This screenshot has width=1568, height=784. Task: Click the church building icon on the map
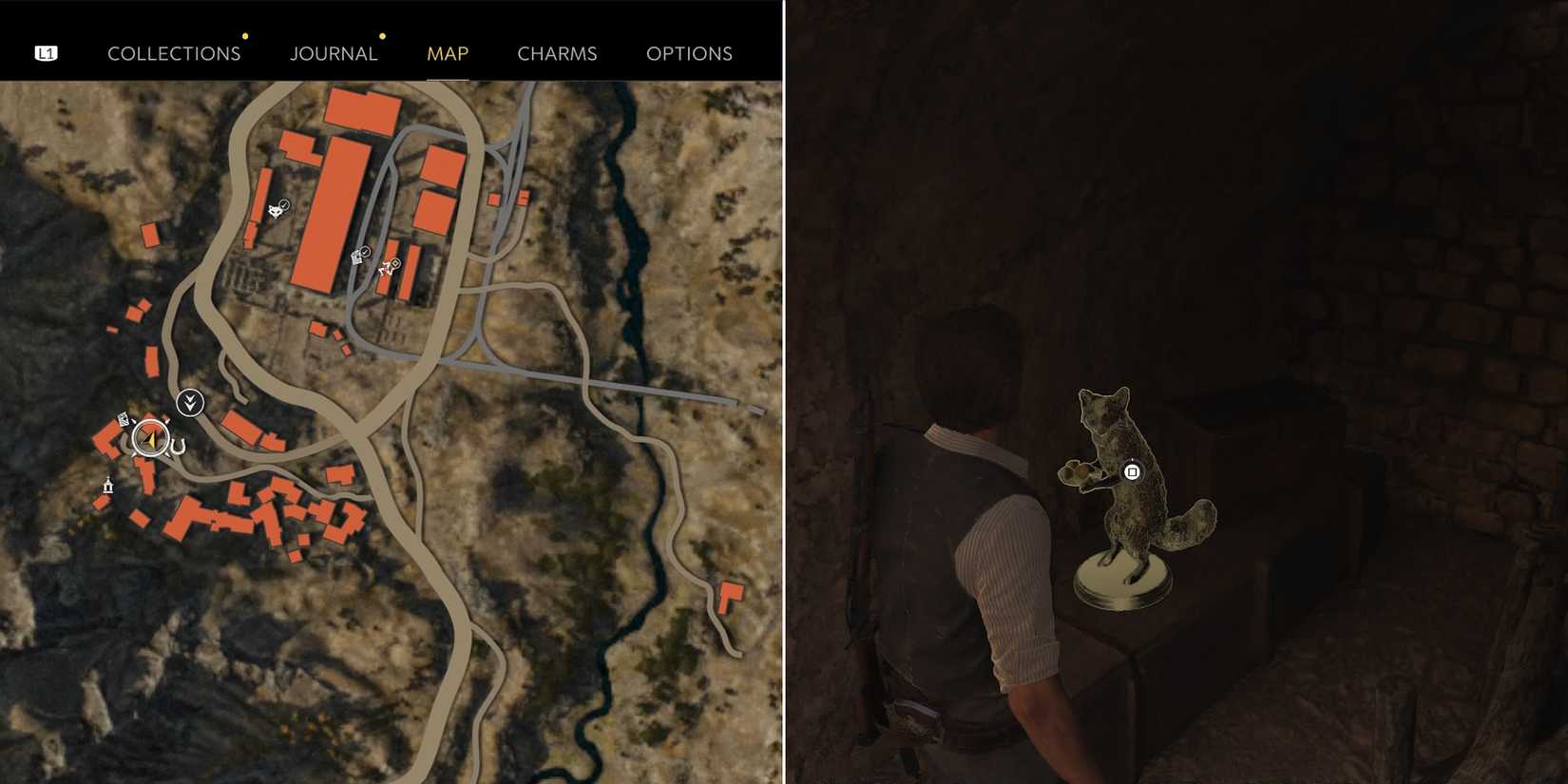tap(108, 485)
